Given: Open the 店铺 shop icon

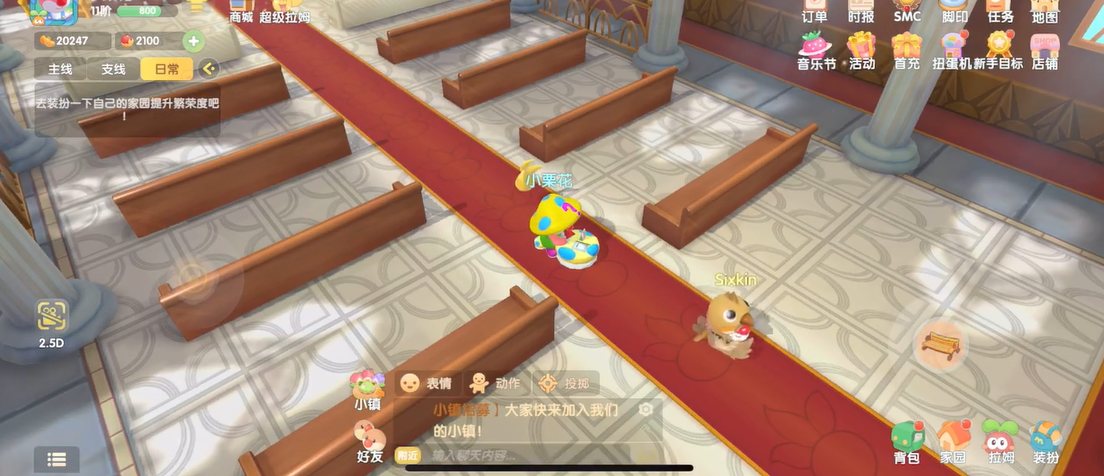Looking at the screenshot, I should pos(1044,49).
